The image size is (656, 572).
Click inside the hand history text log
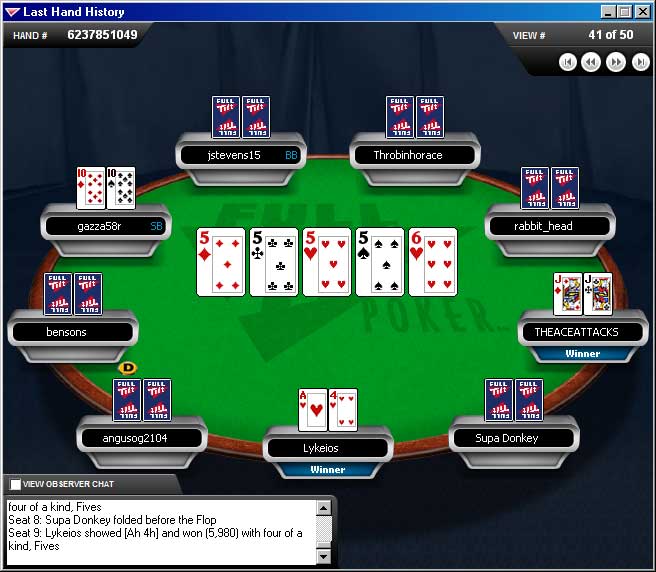[160, 530]
